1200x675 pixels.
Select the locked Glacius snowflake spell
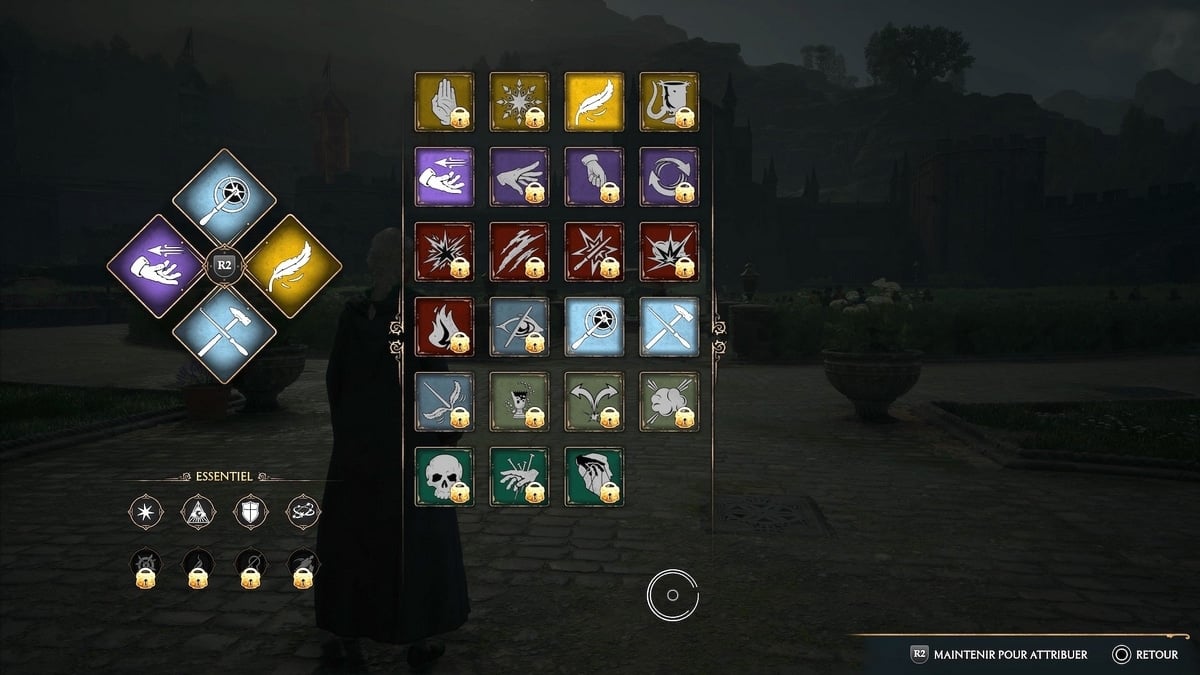(x=518, y=101)
